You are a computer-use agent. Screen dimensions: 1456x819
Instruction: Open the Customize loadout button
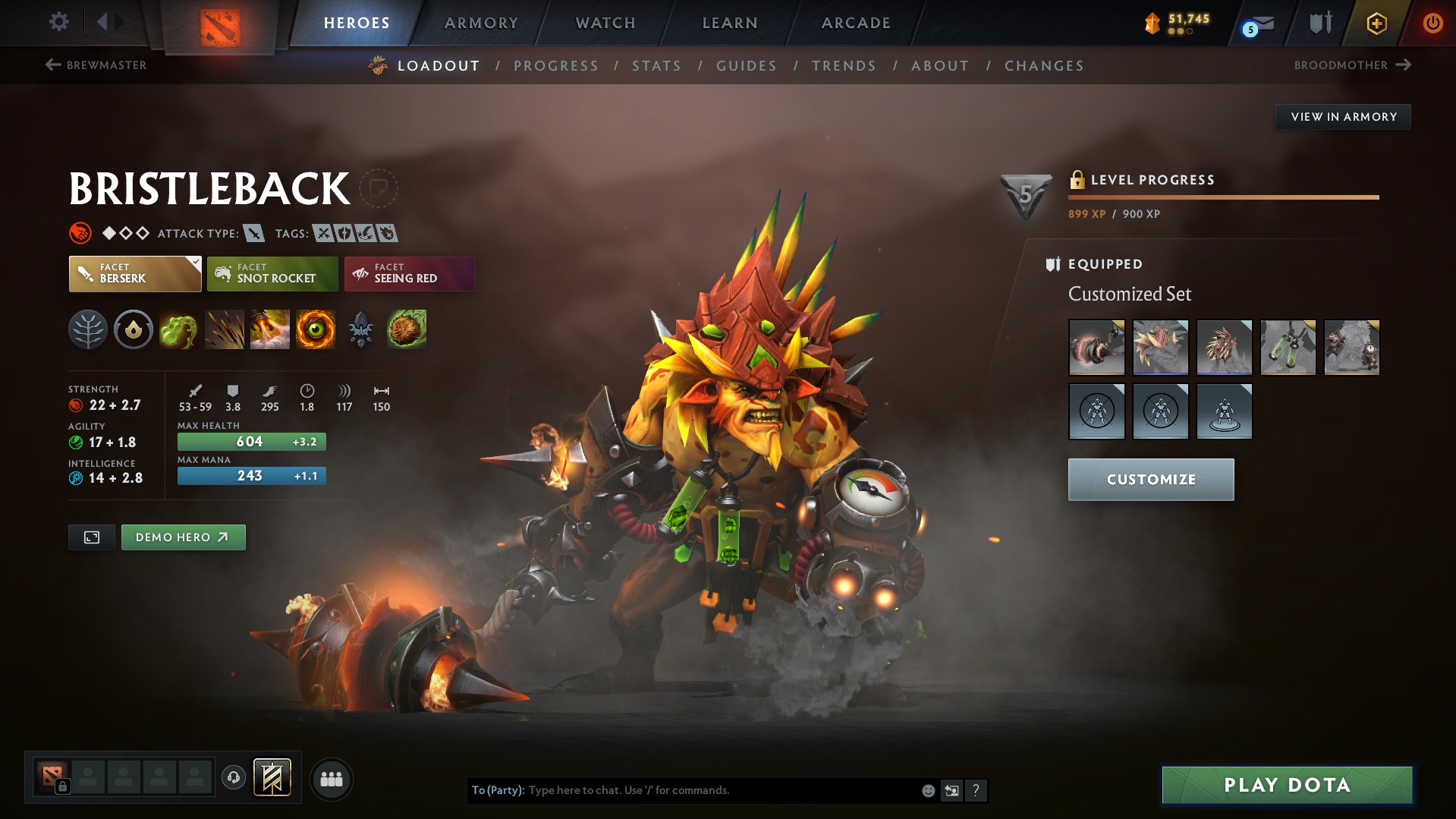coord(1151,480)
